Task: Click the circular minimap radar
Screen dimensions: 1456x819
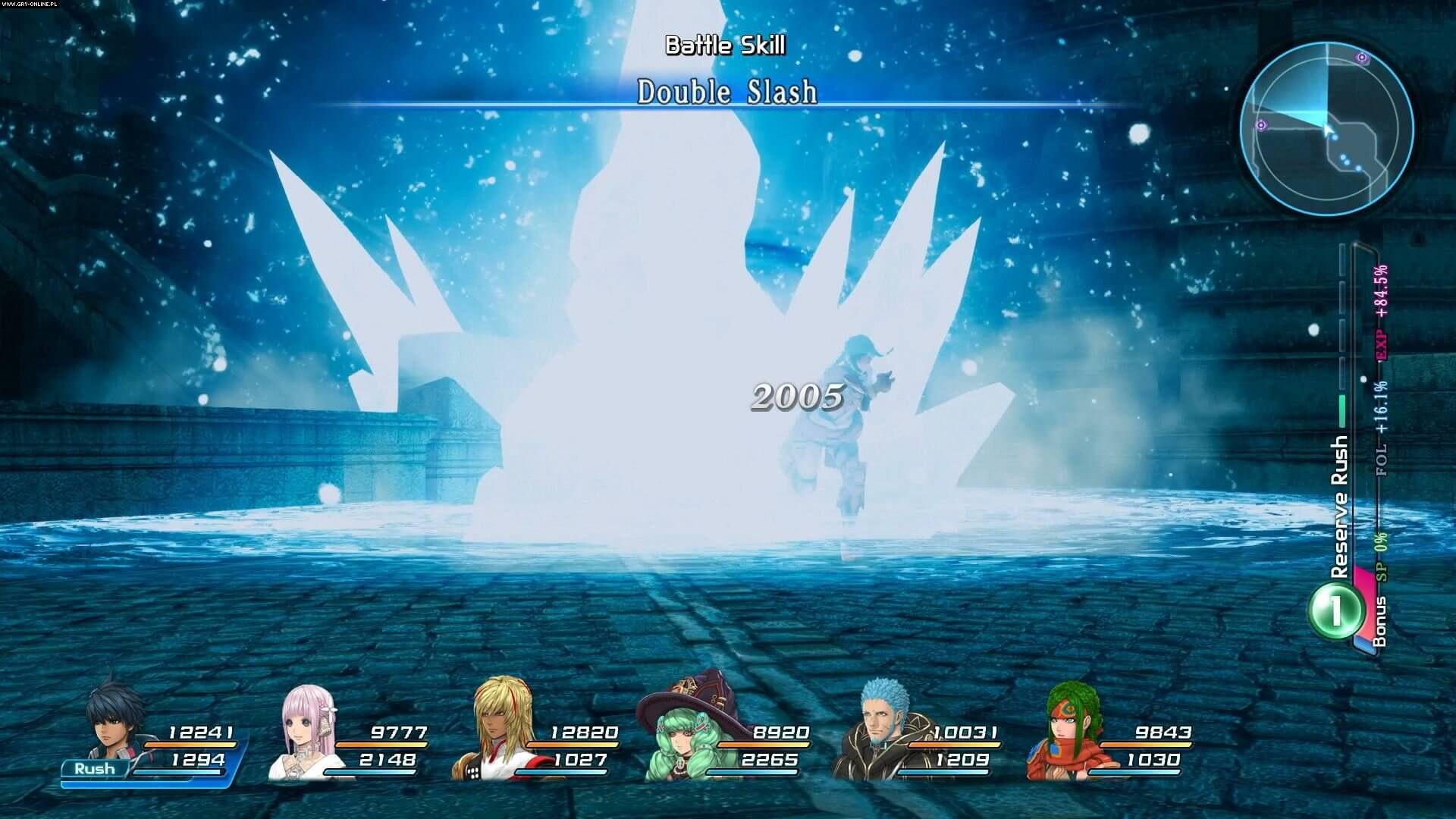Action: [x=1326, y=128]
